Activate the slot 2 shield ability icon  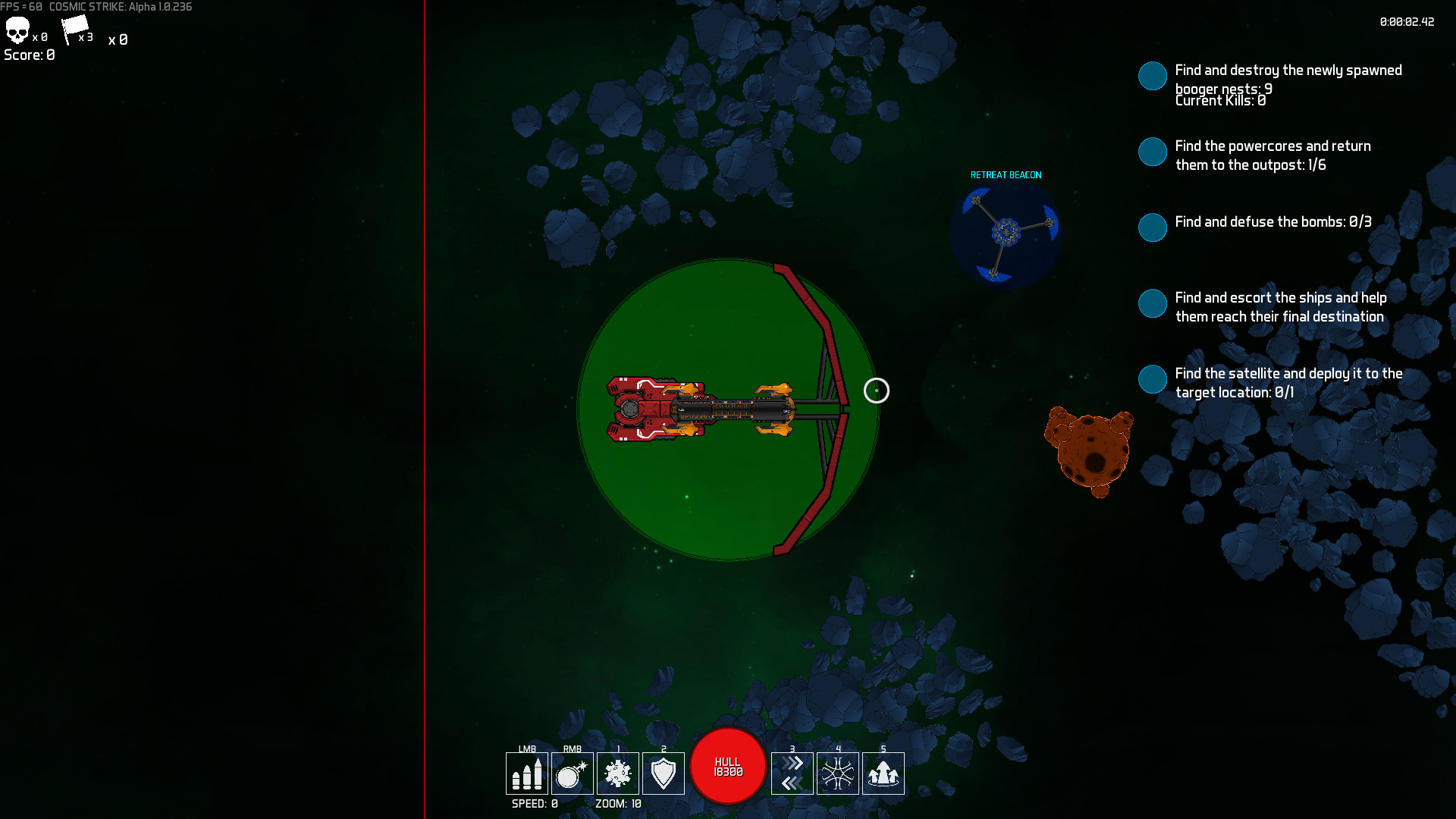[664, 773]
